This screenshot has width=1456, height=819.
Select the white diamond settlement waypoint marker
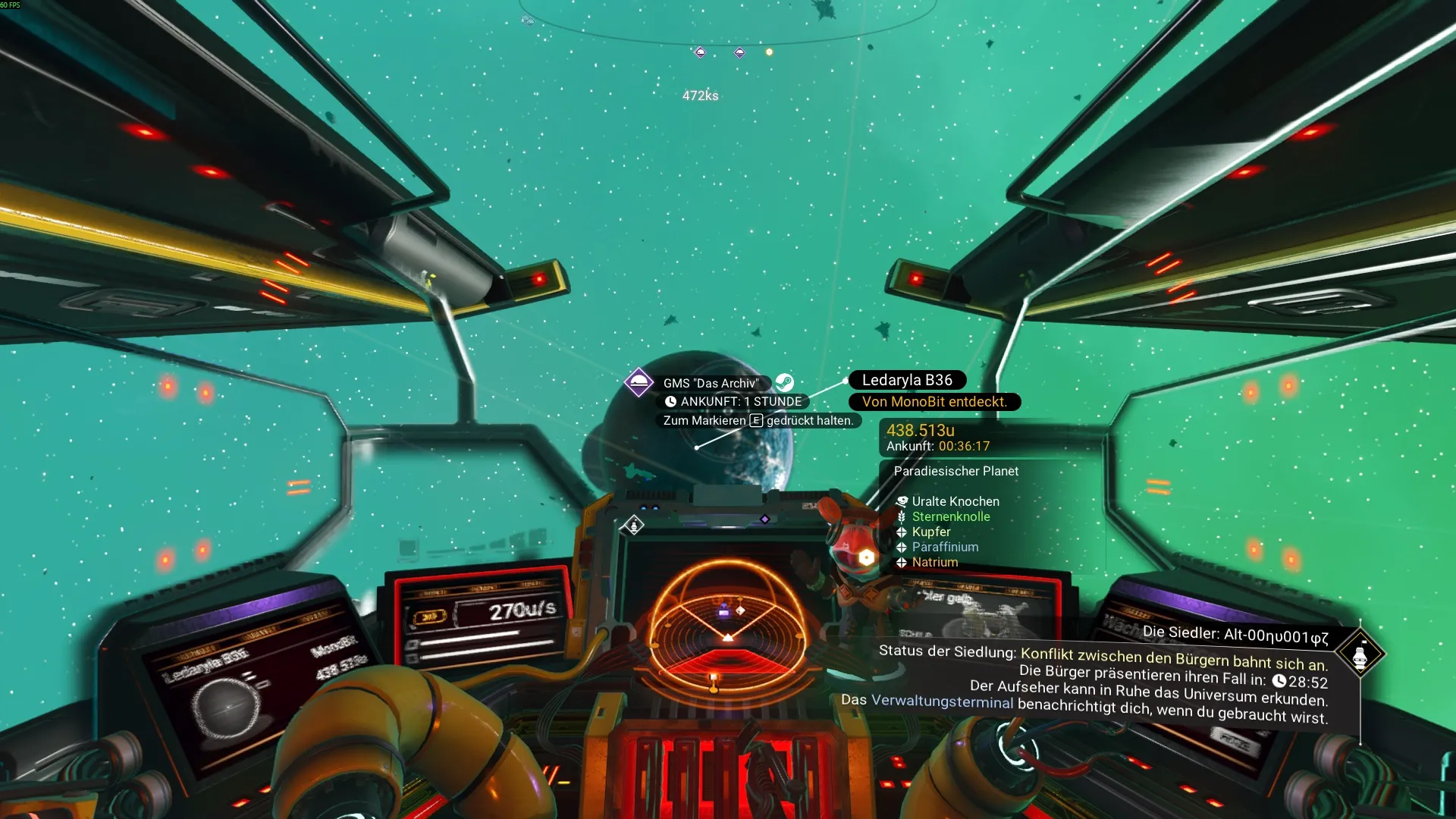(634, 525)
